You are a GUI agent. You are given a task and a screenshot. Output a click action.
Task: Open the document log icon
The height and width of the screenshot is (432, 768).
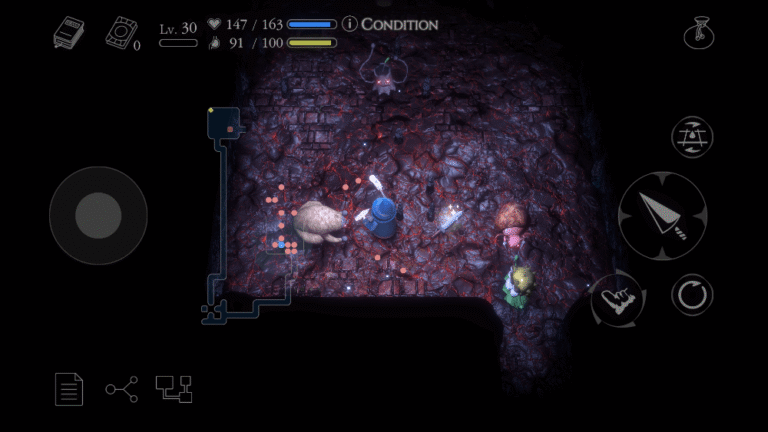[x=69, y=388]
